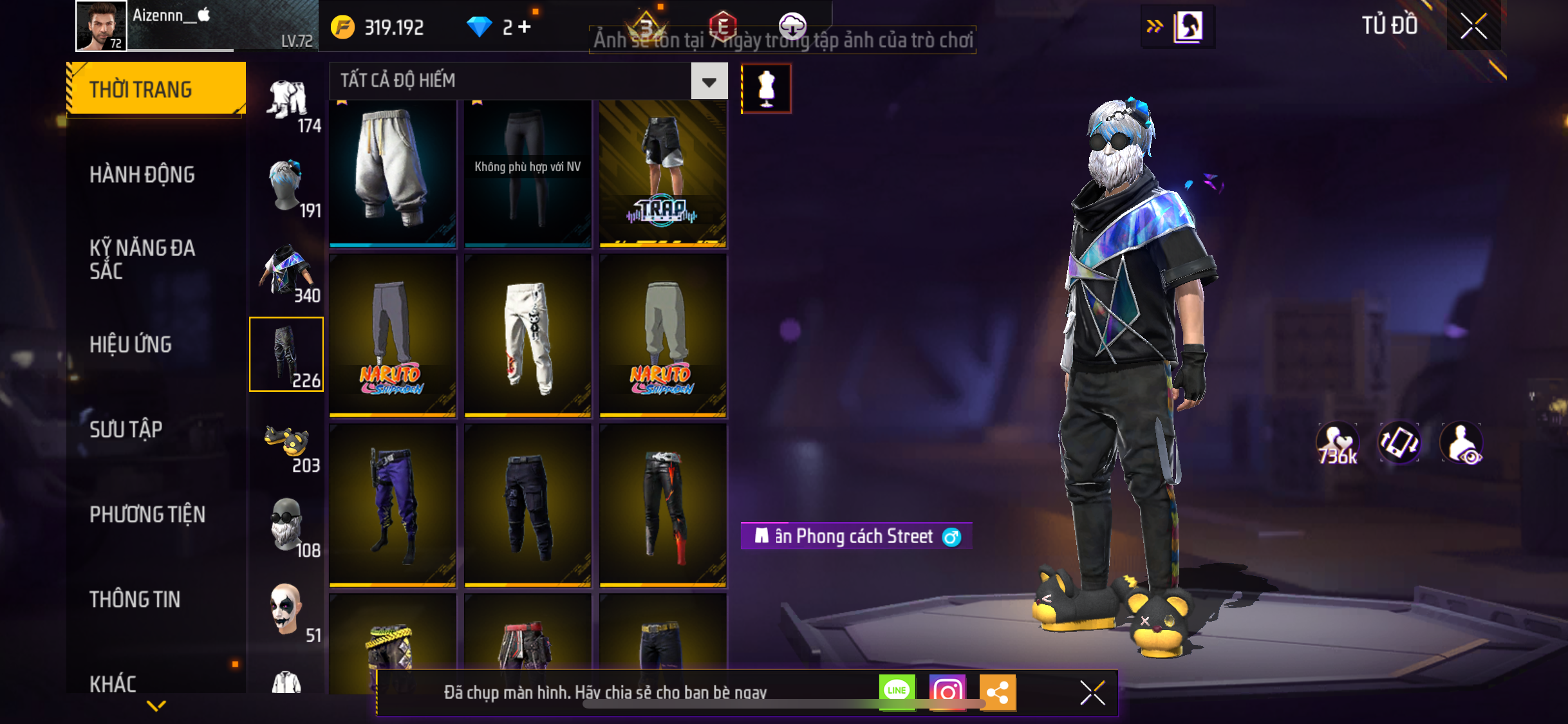The image size is (1568, 724).
Task: Select the black and red flame pants
Action: click(x=663, y=505)
